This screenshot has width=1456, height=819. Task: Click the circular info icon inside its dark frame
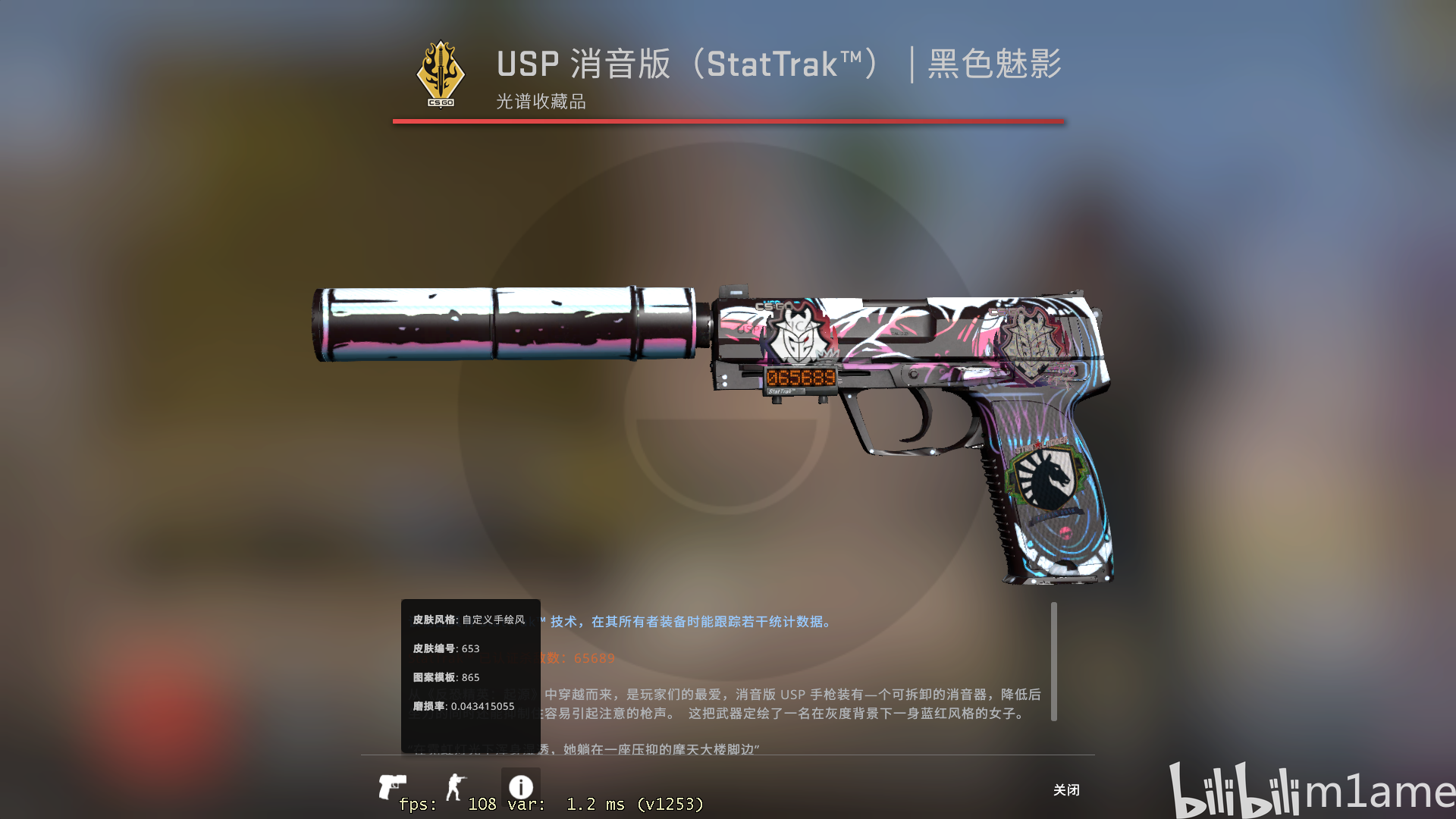520,786
